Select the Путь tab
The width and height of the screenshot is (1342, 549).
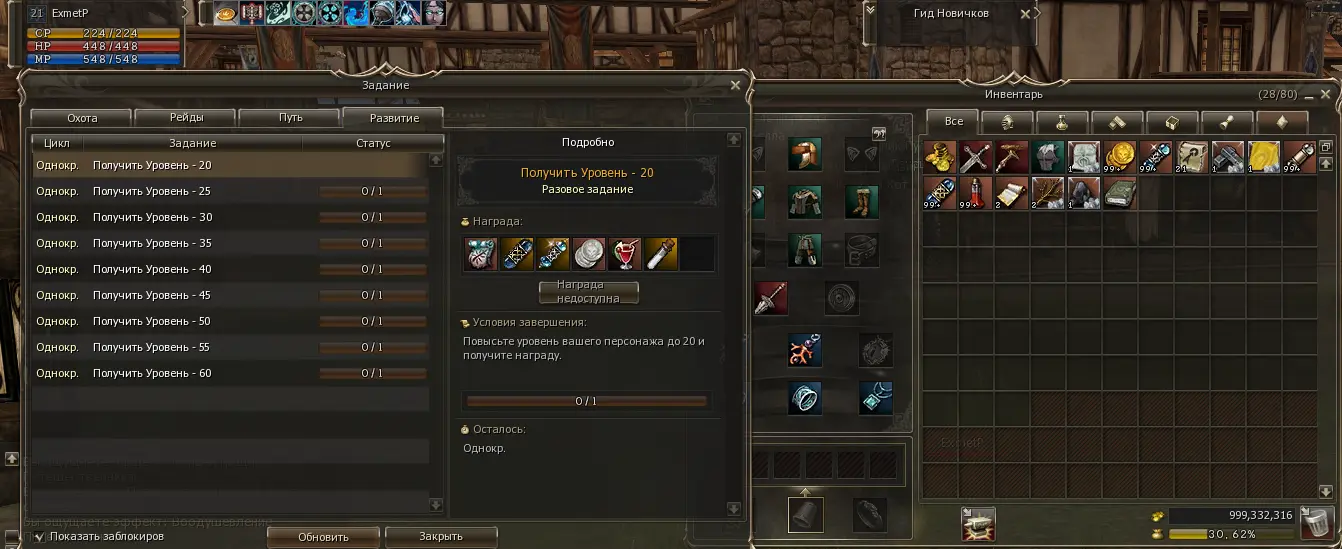(x=291, y=118)
